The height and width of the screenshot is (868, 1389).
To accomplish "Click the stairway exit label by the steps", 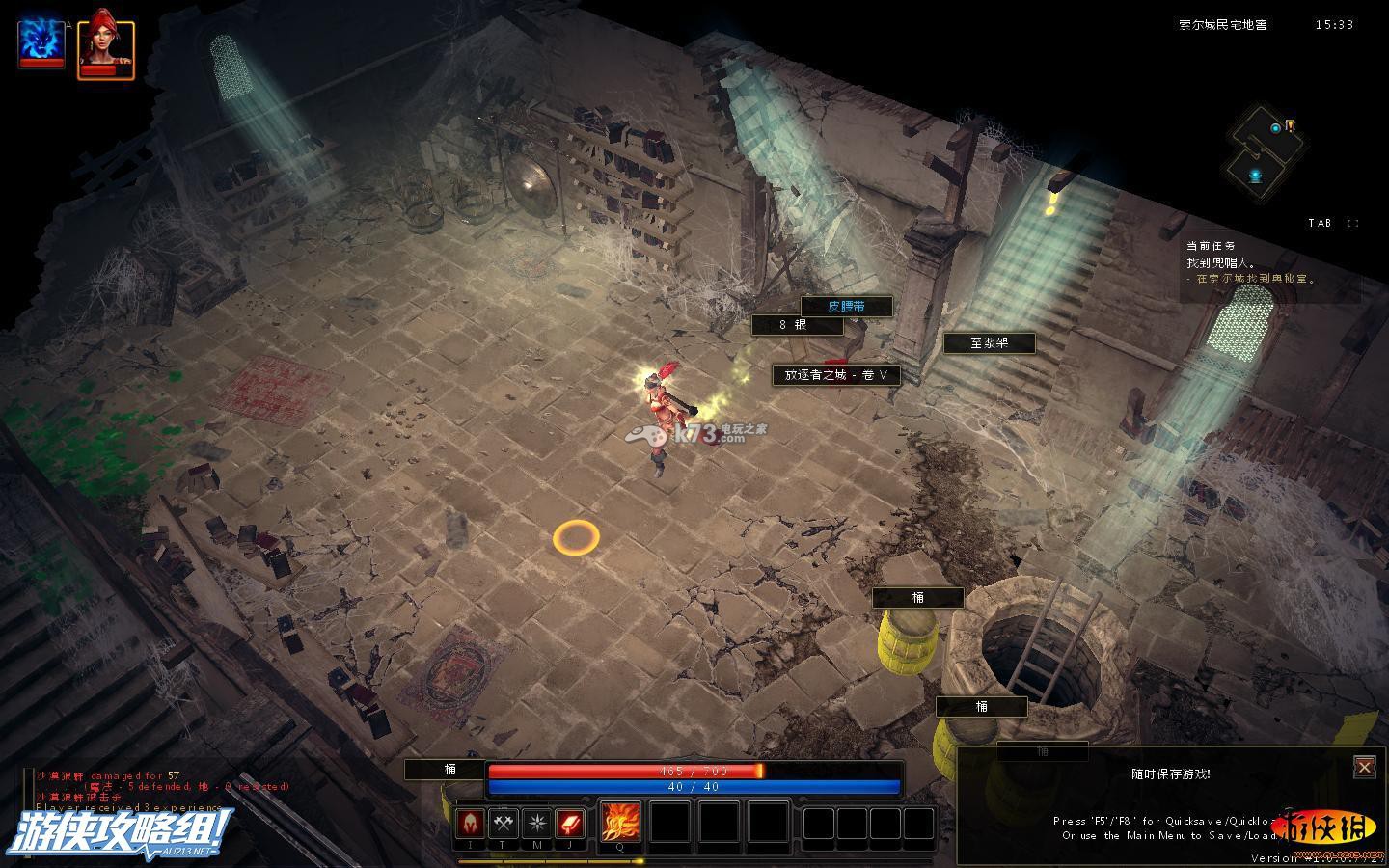I will click(x=989, y=342).
